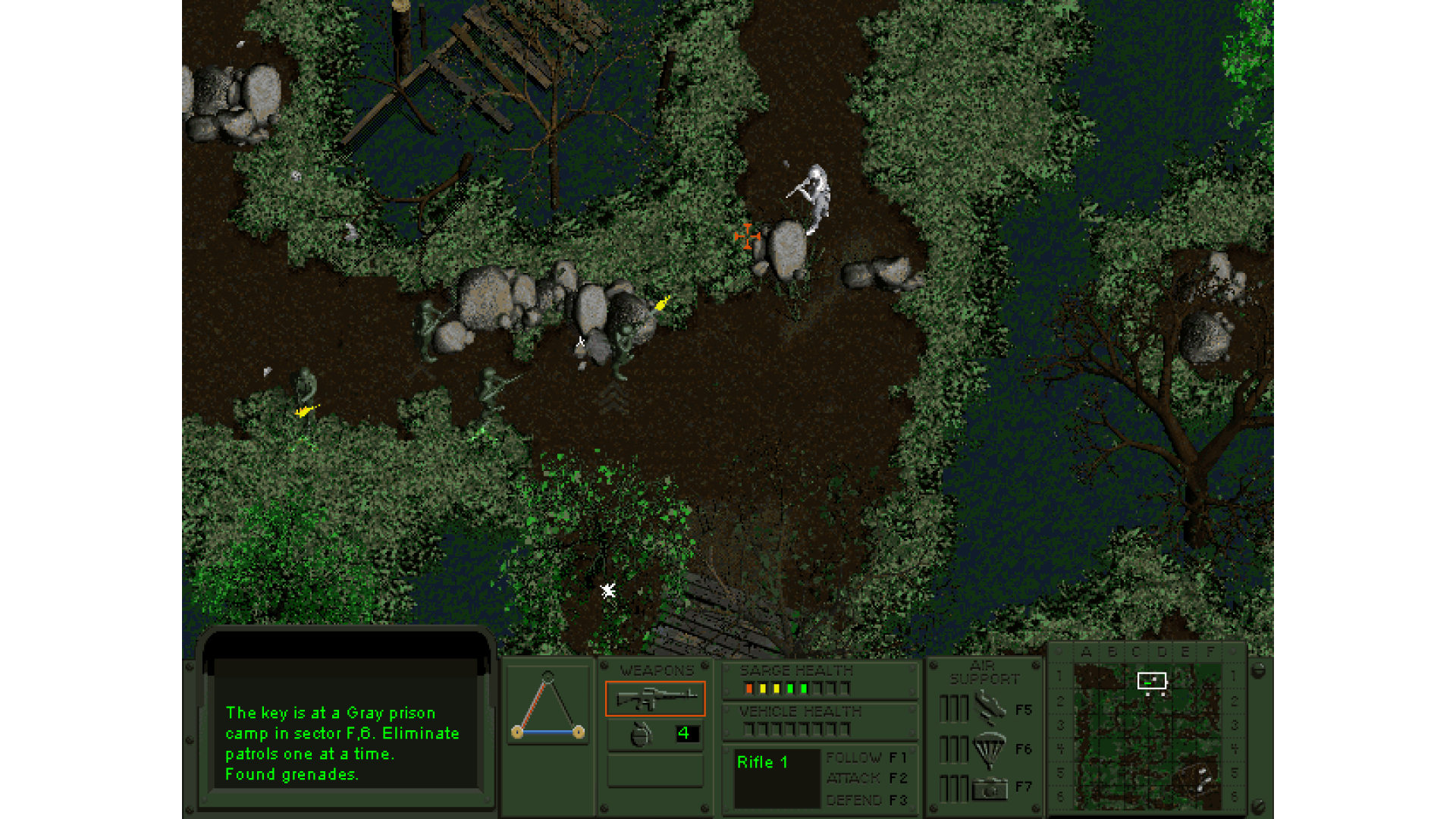Choose the grenade weapon slot
1456x819 pixels.
[642, 734]
